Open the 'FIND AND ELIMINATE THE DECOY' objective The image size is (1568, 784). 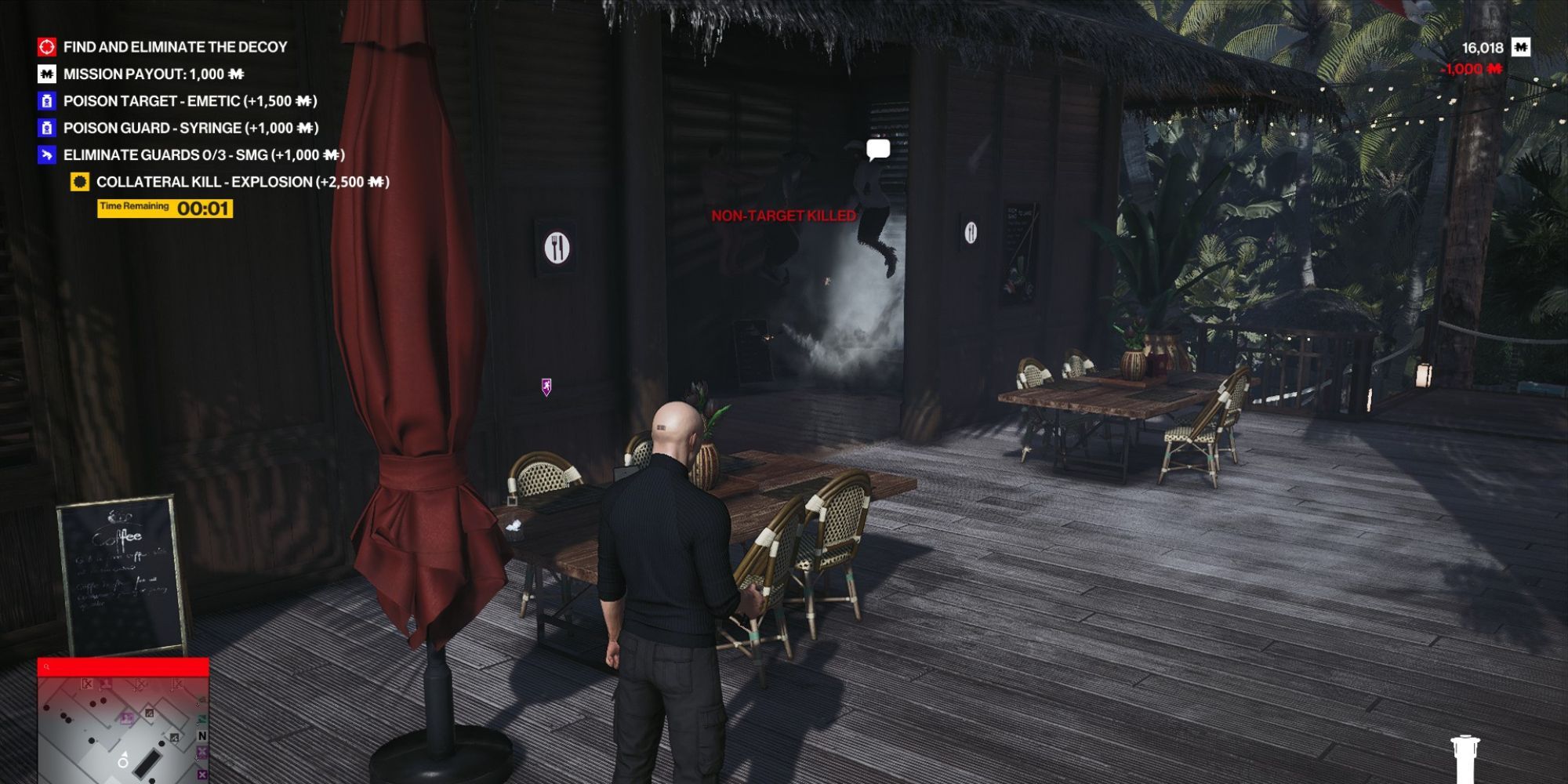click(x=176, y=47)
